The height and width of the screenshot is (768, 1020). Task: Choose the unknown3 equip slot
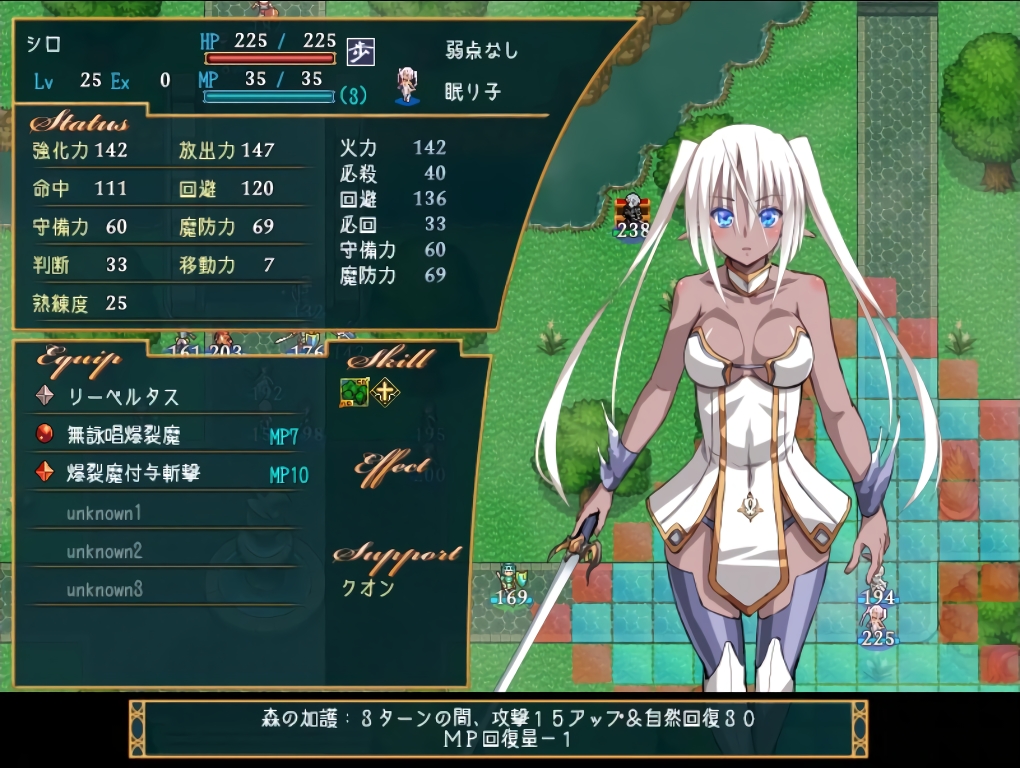[x=104, y=589]
